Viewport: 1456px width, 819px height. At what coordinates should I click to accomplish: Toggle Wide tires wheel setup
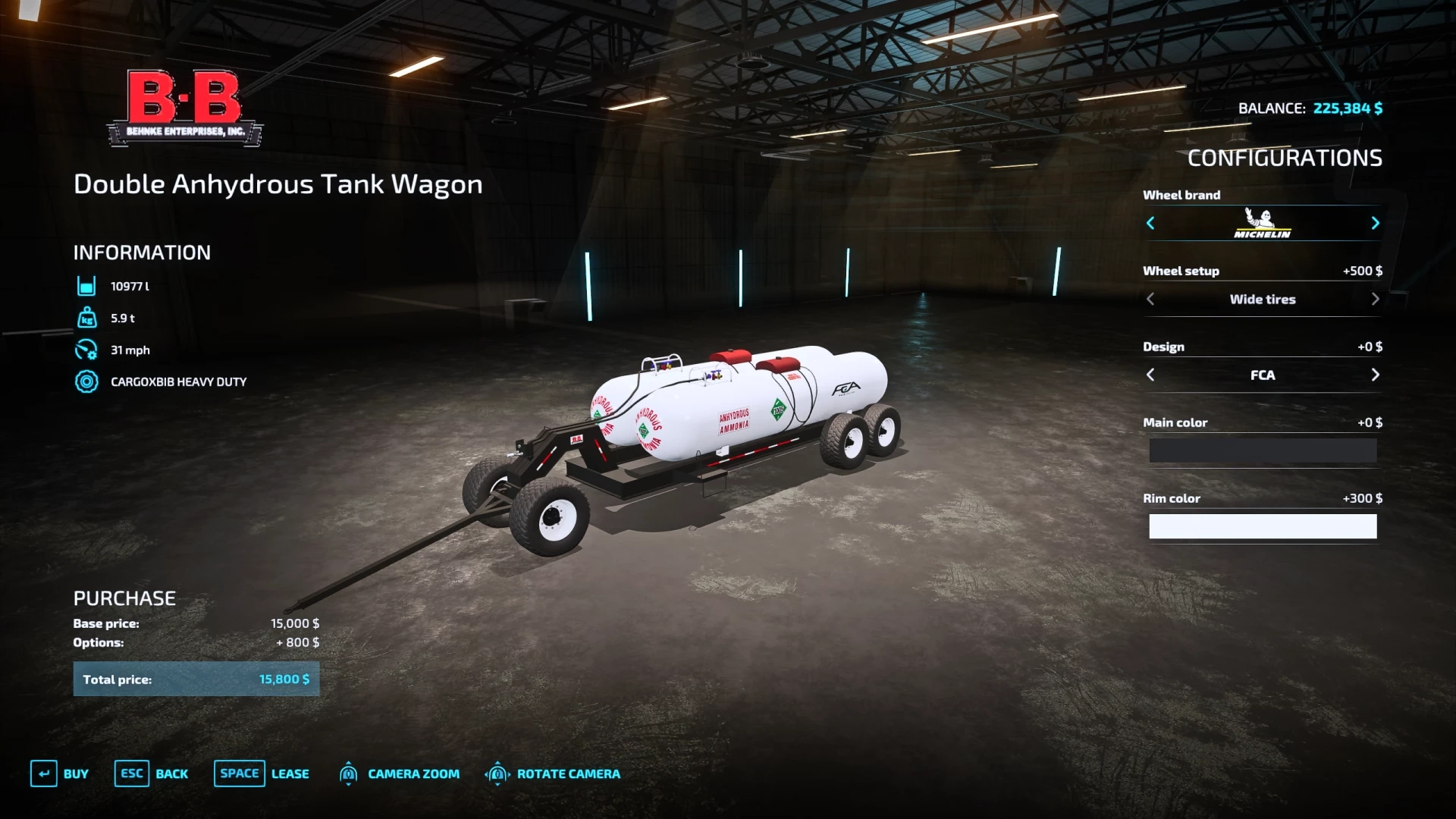pyautogui.click(x=1263, y=299)
